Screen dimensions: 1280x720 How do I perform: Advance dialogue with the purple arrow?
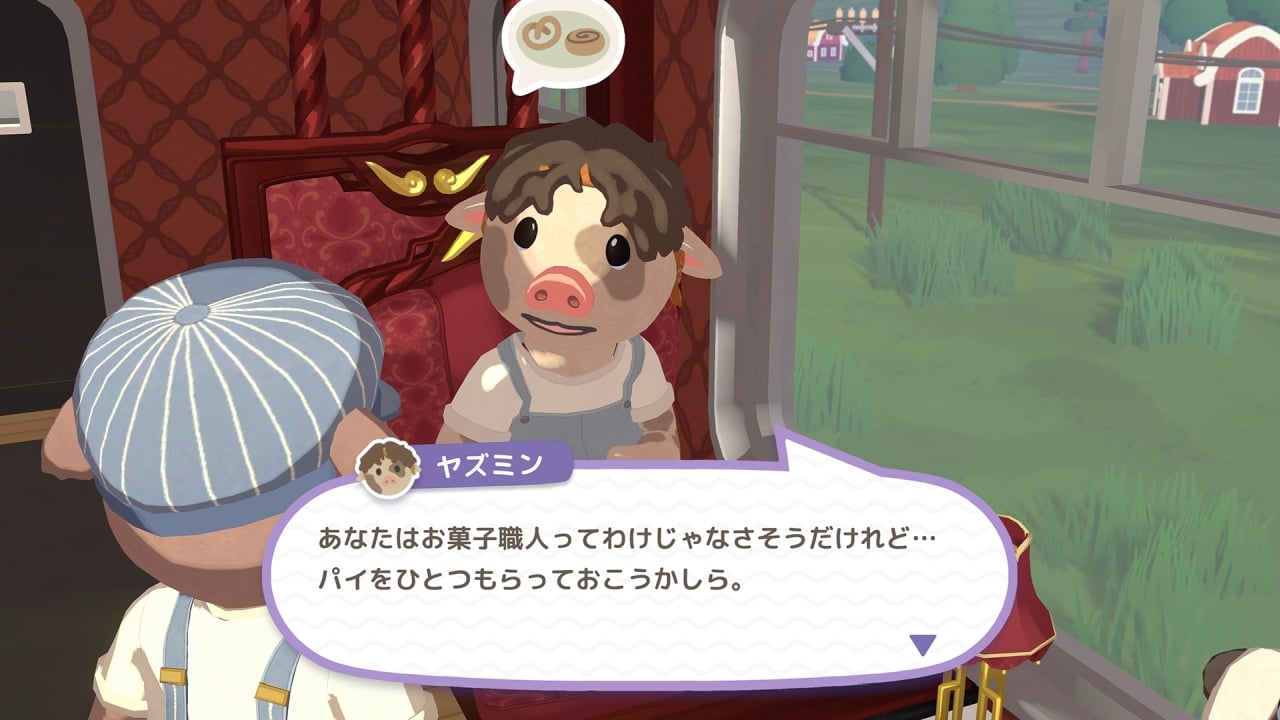coord(922,645)
